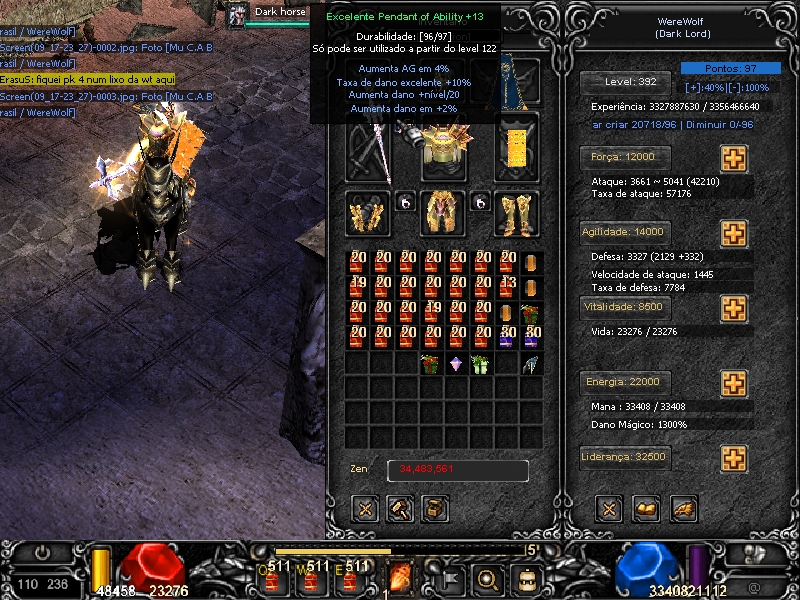Open the quest book from character panel
Image resolution: width=800 pixels, height=600 pixels.
(x=647, y=509)
